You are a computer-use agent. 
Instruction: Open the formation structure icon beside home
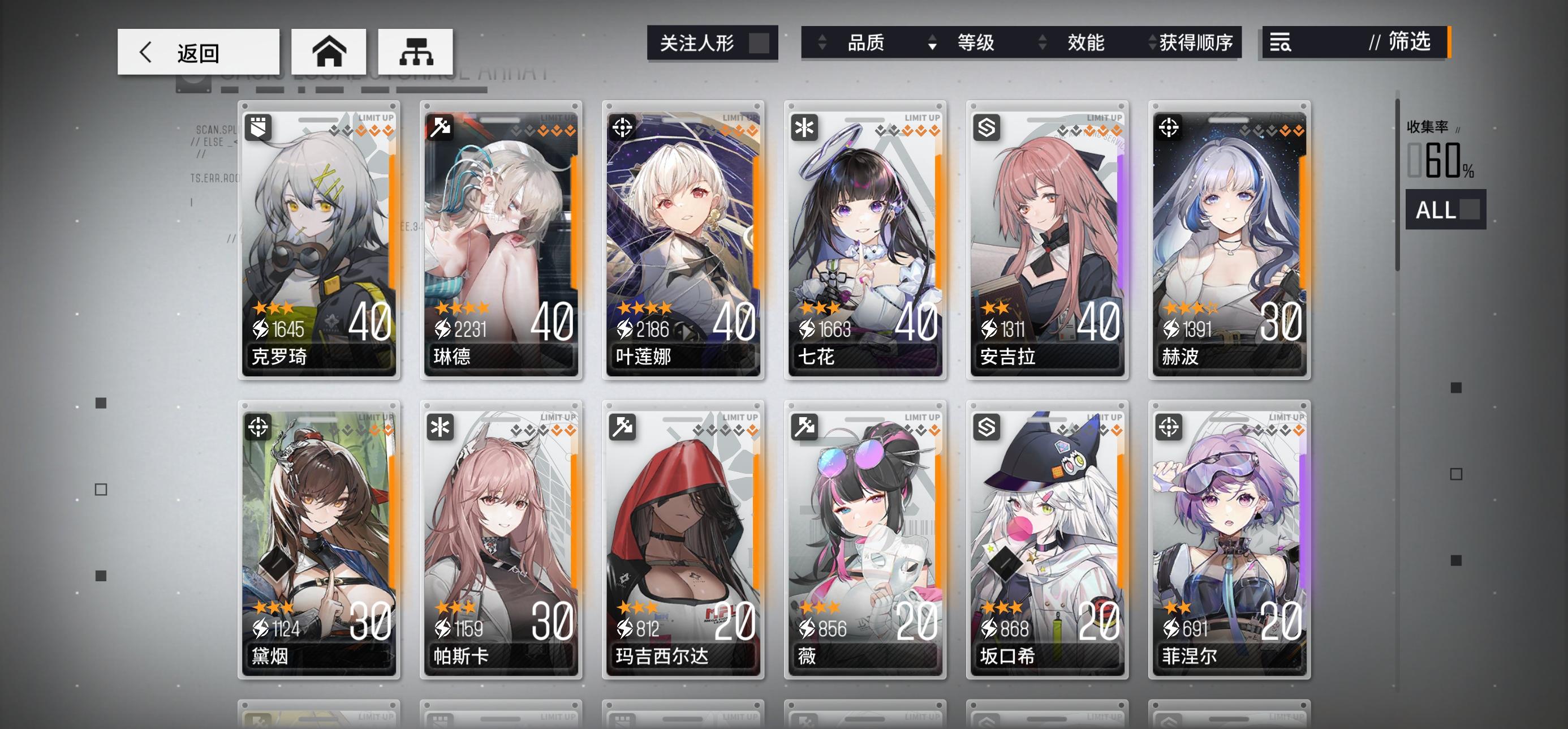(416, 52)
